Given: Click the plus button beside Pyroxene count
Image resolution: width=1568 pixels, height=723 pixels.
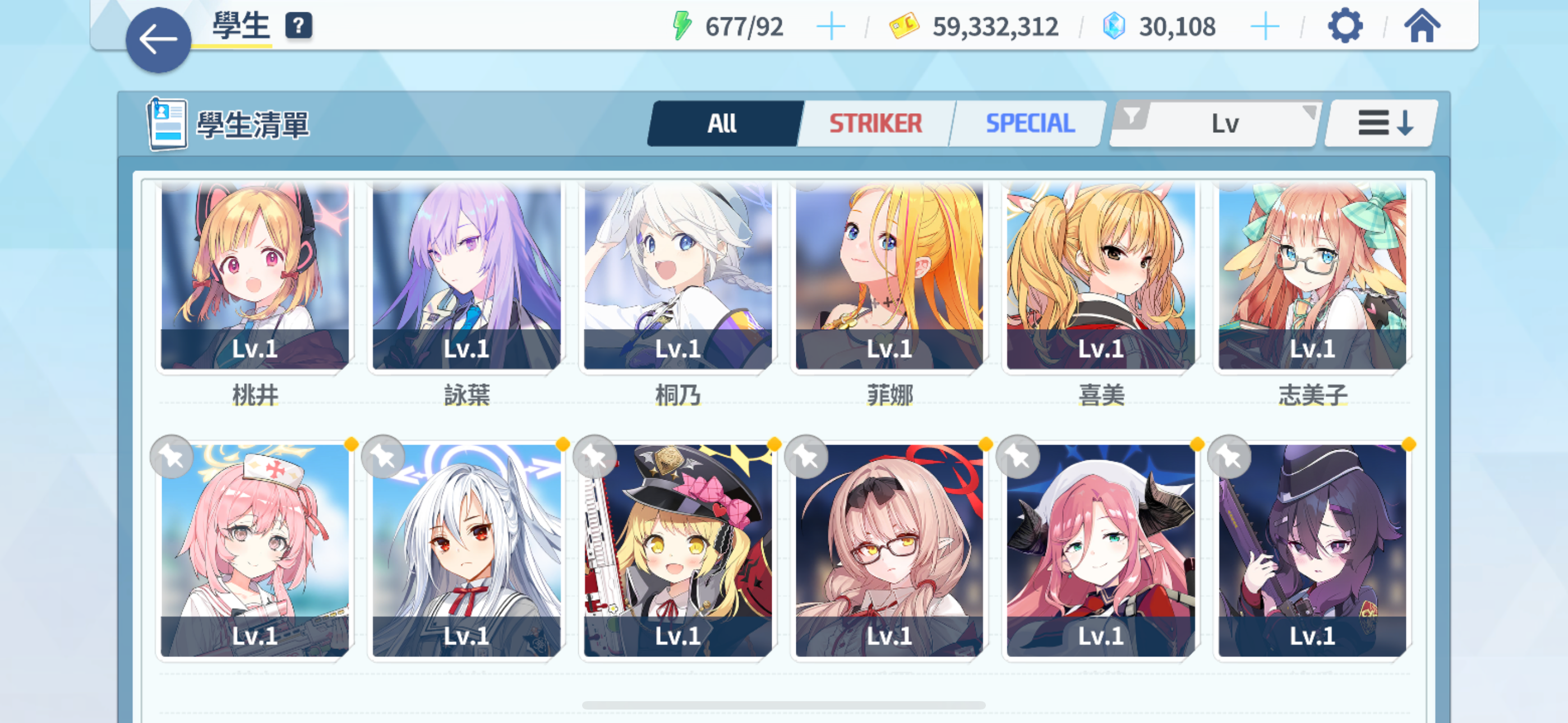Looking at the screenshot, I should 1266,26.
